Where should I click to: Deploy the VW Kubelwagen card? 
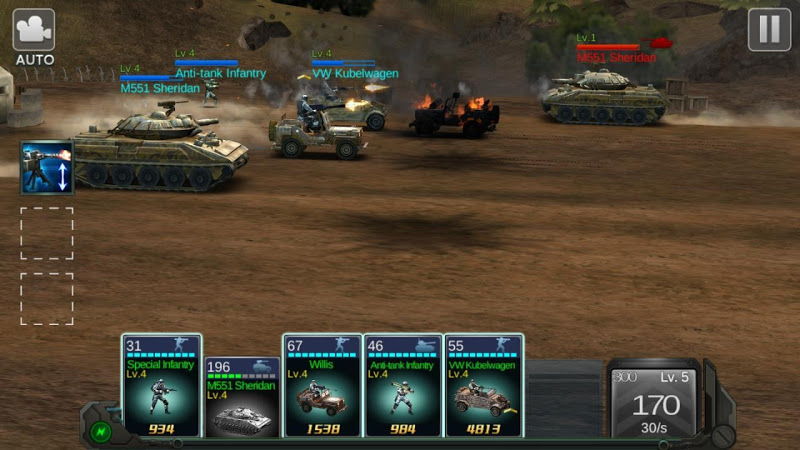pos(483,386)
